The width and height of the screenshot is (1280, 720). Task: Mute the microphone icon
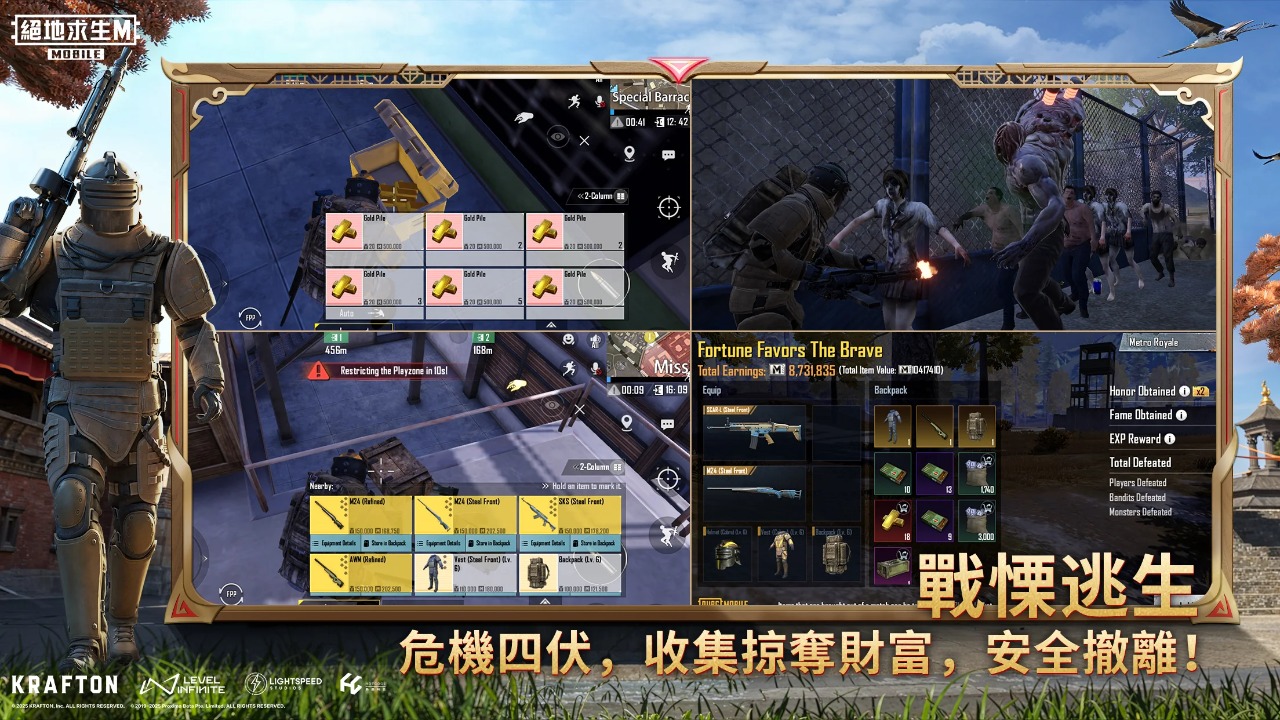tap(598, 100)
